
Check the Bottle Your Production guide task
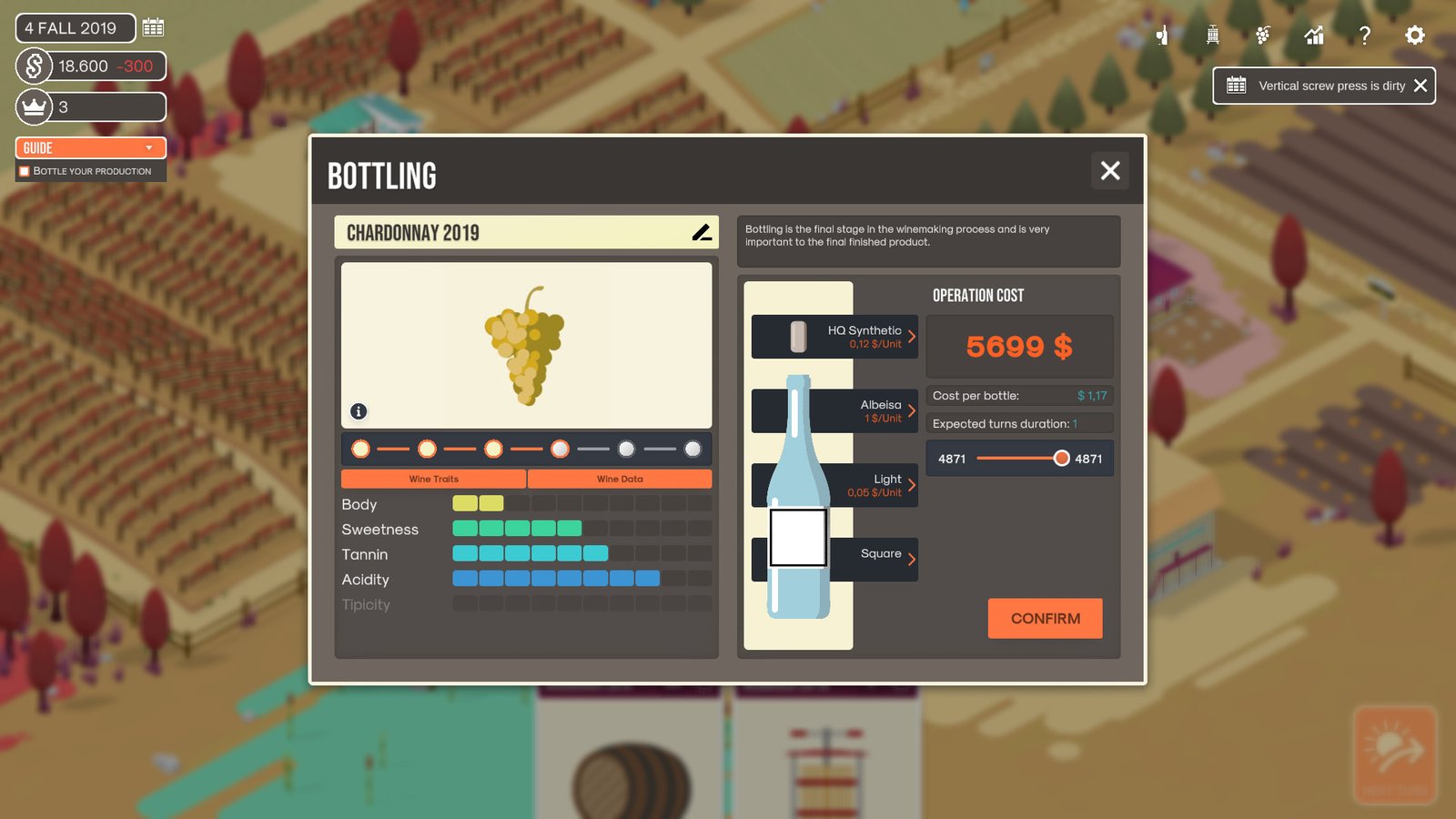(x=22, y=171)
